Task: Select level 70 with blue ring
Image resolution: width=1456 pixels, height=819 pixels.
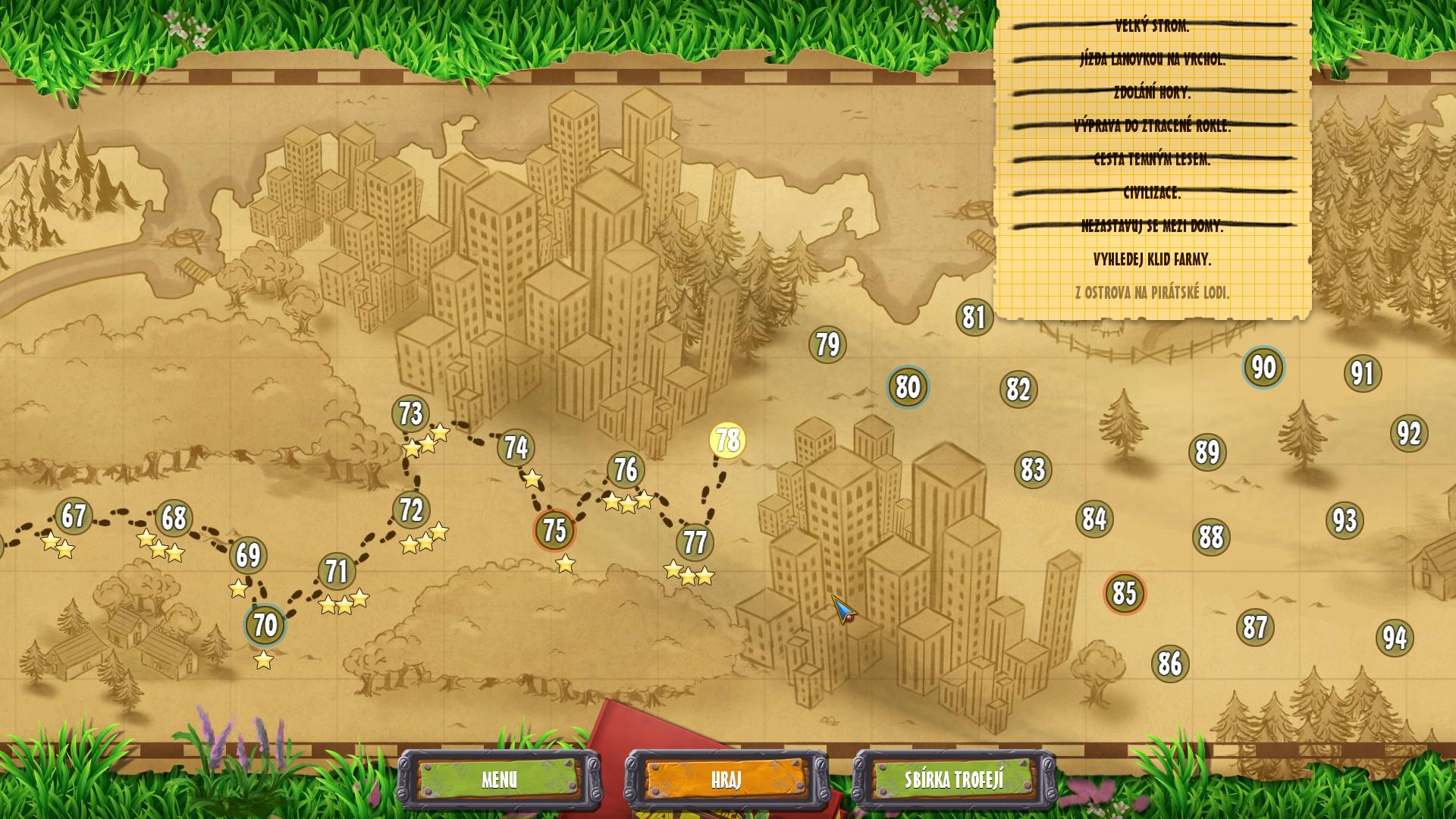Action: [265, 626]
